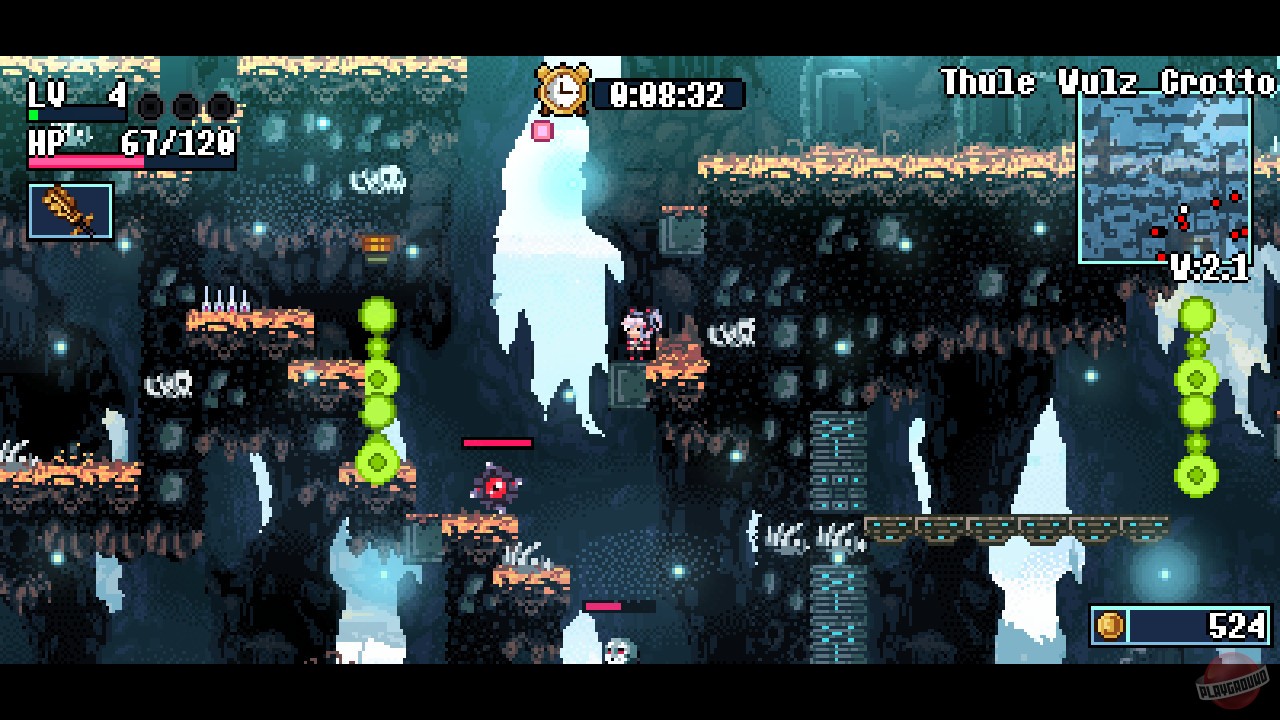Select the alarm clock timer icon
The width and height of the screenshot is (1280, 720).
(x=564, y=88)
